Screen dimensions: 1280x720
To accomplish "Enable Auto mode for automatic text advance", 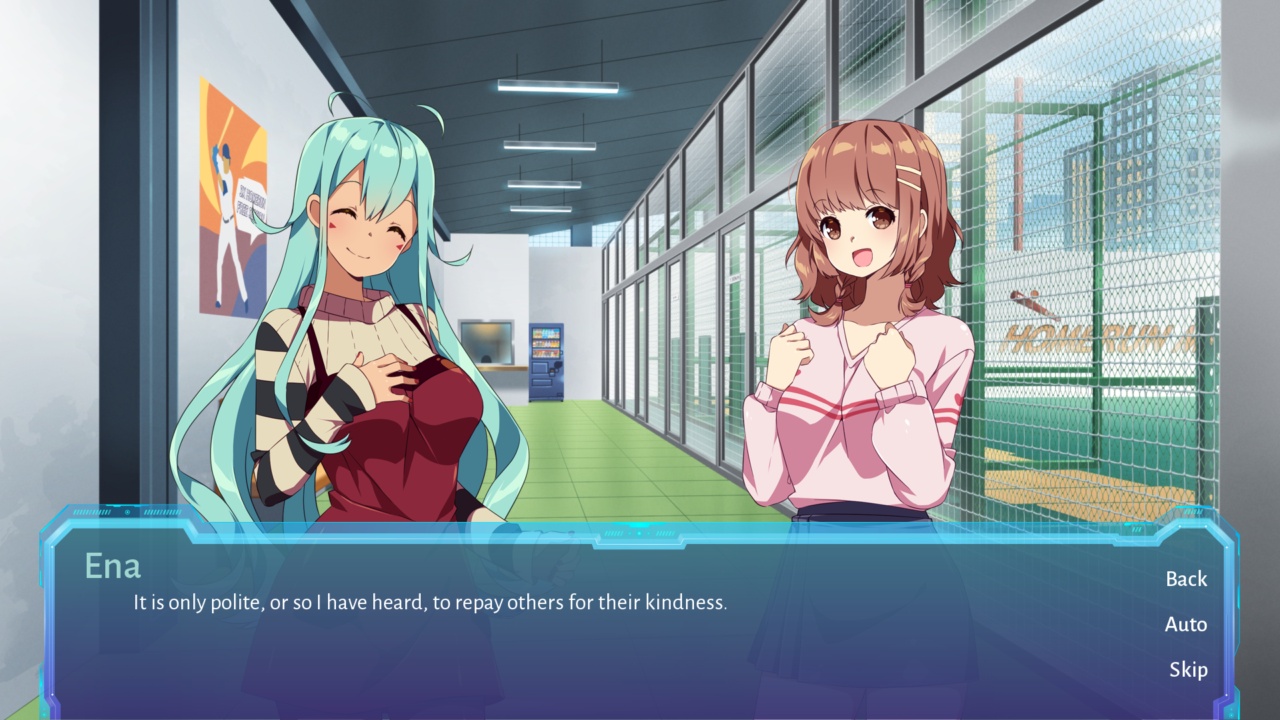I will [x=1186, y=624].
